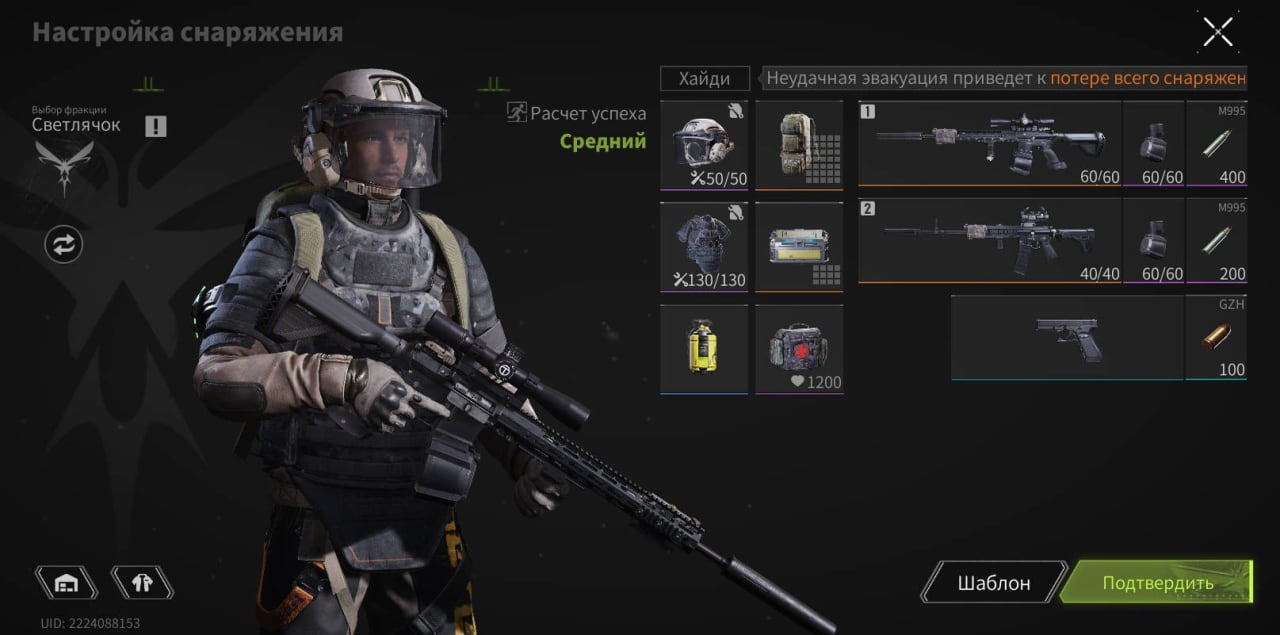Screen dimensions: 1280x635
Task: Open the backpack equipment slot
Action: (799, 144)
